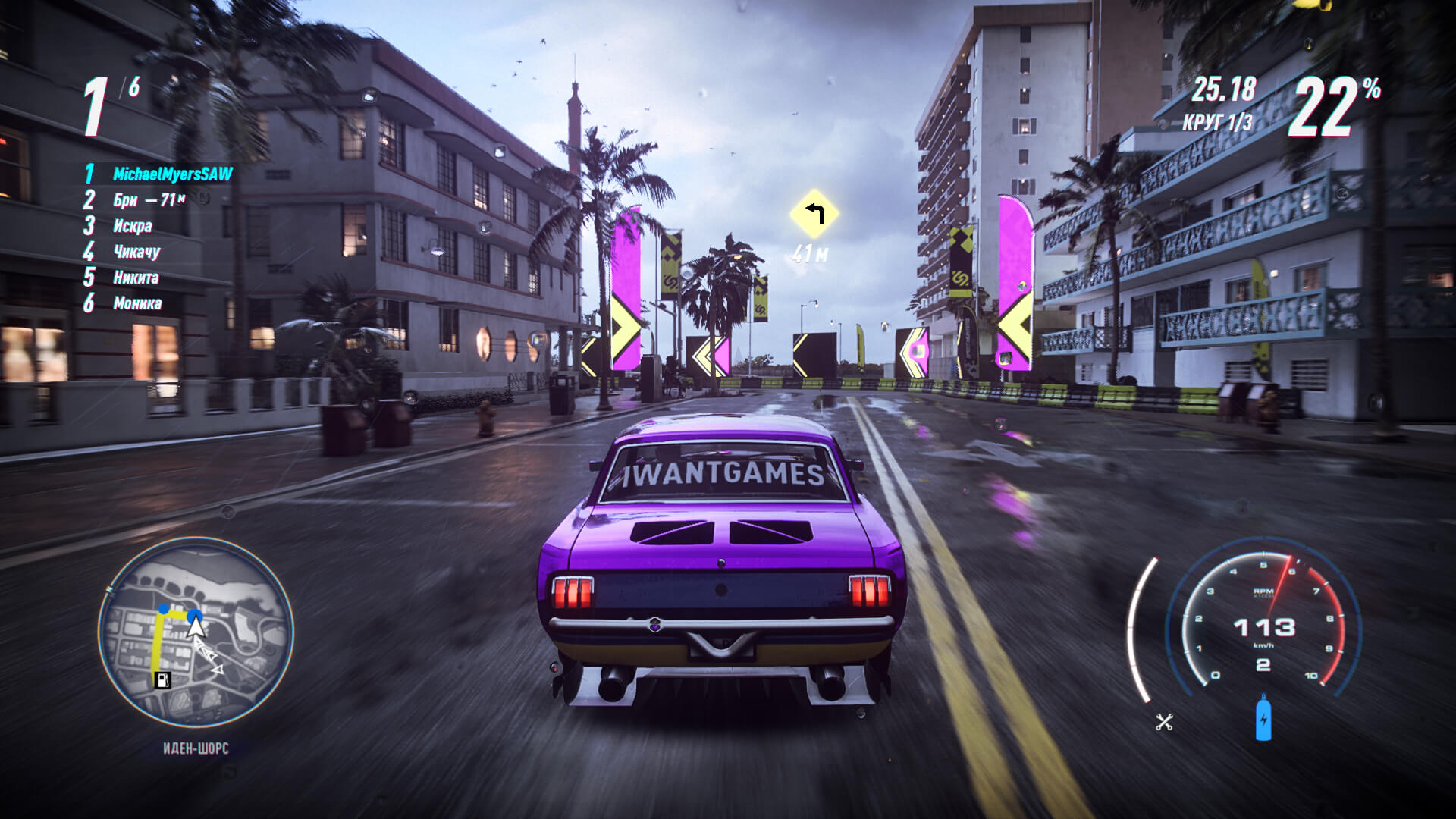Expand the КРУГ 1/3 lap counter
Screen dimensions: 1456x819
(x=1219, y=120)
